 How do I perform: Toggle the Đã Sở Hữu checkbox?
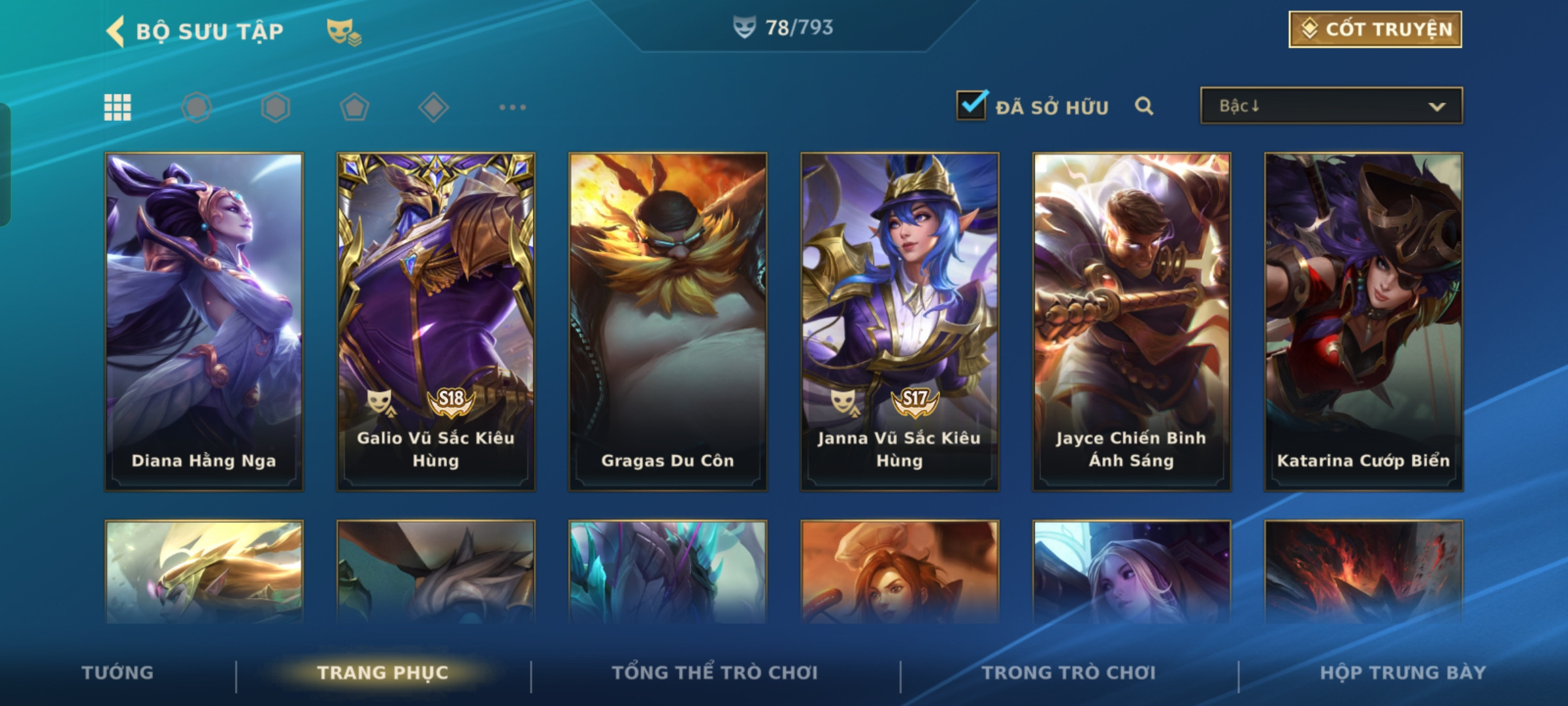tap(972, 105)
